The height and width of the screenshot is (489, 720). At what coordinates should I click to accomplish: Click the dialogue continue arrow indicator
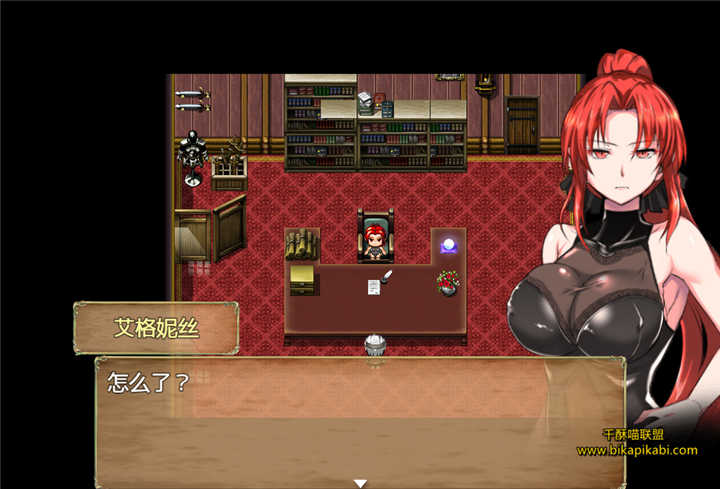[x=360, y=483]
